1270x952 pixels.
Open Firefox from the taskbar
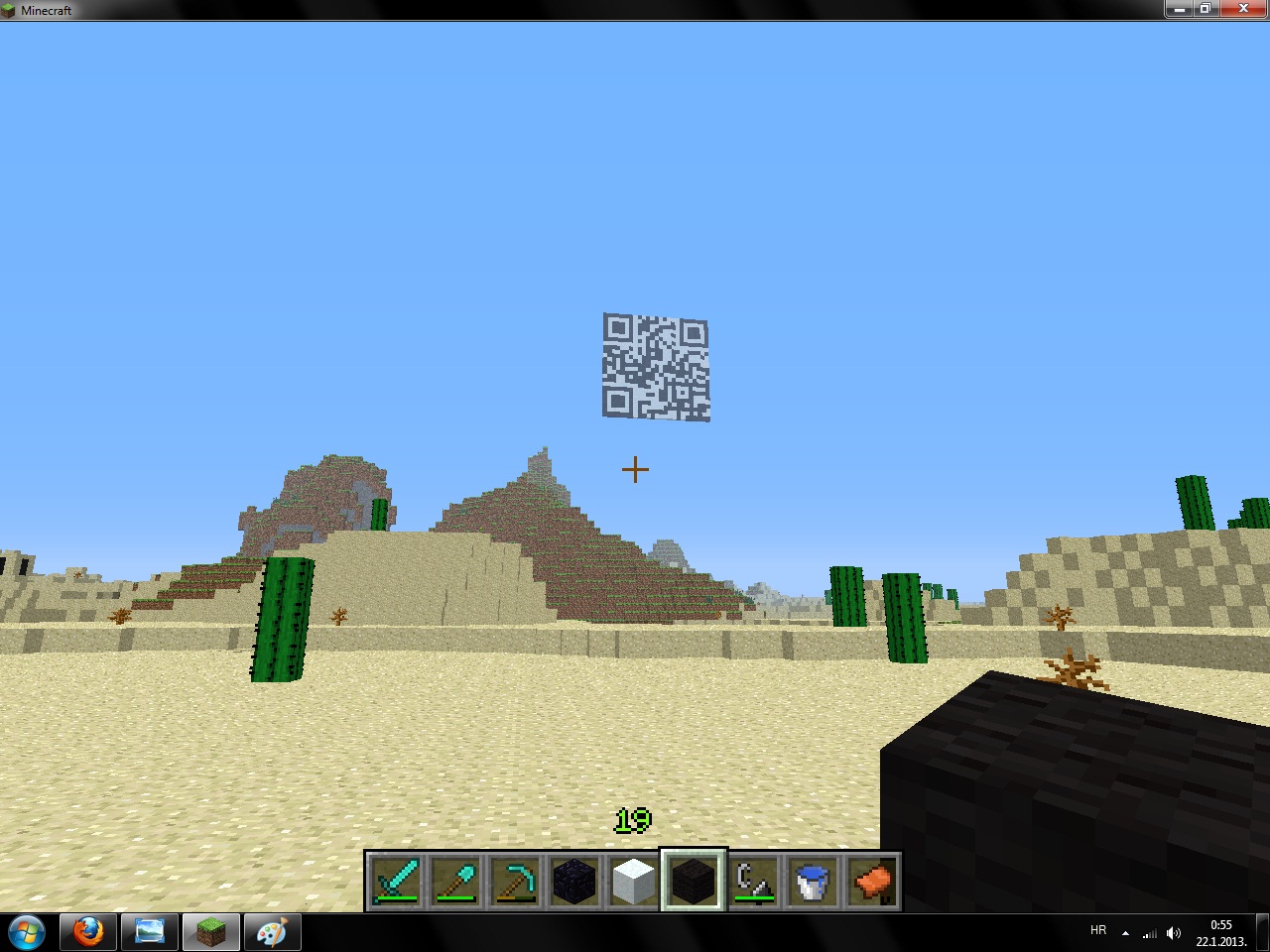pyautogui.click(x=87, y=932)
